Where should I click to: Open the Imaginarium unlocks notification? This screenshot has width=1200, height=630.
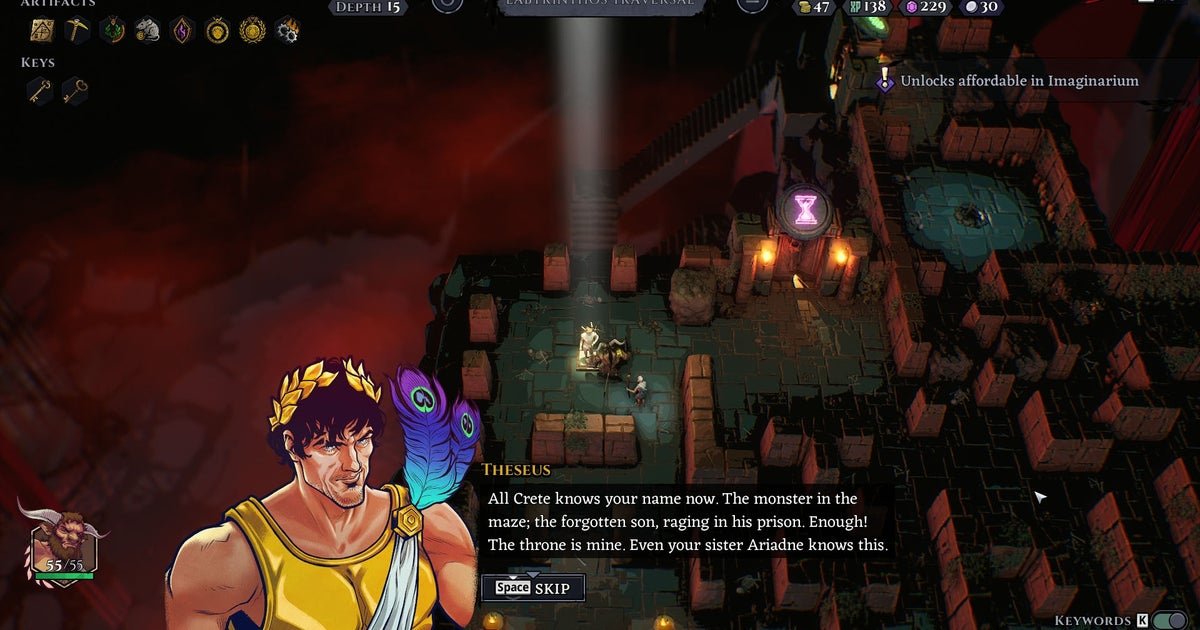click(1018, 81)
